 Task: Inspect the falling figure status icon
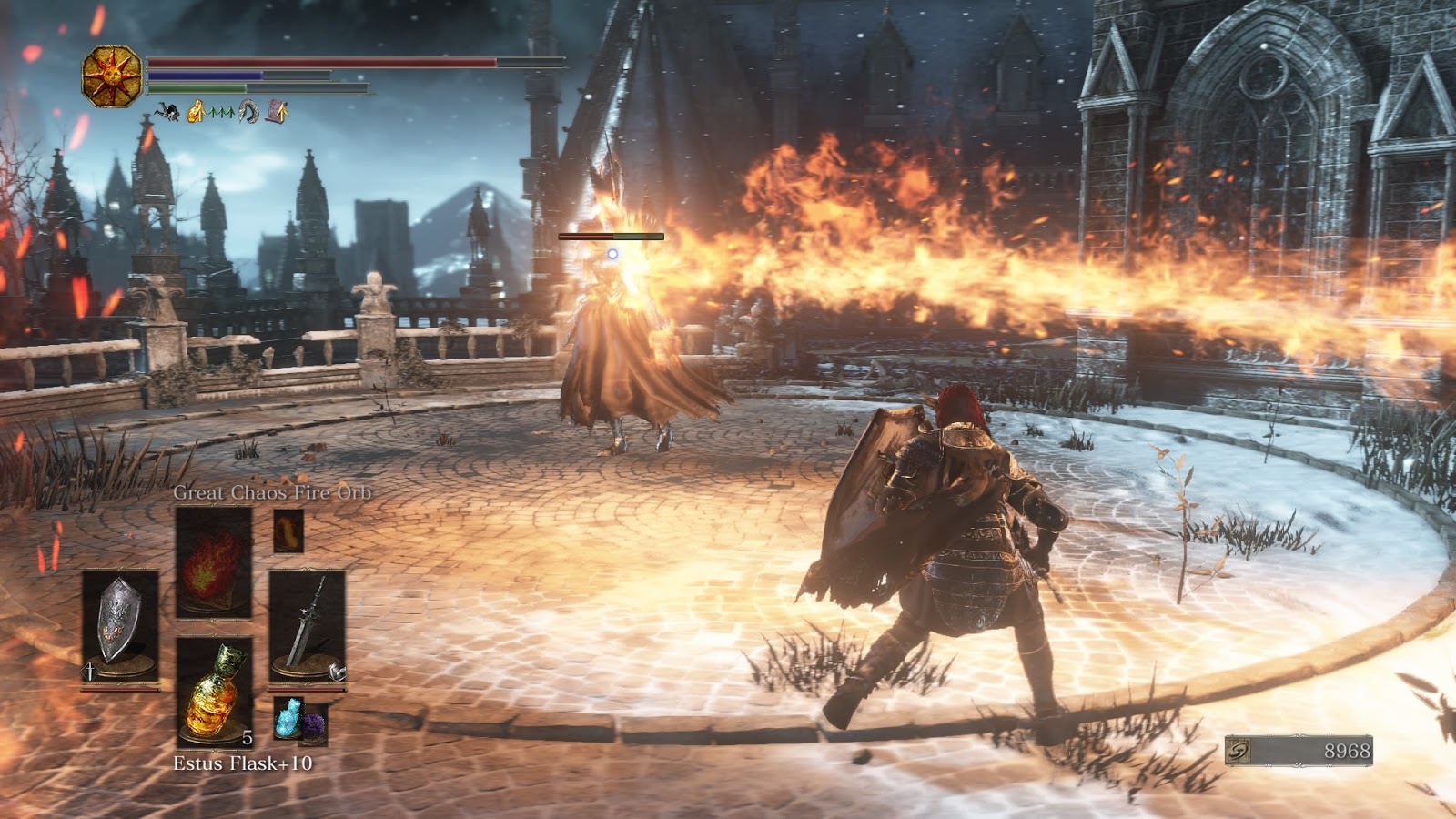(166, 113)
